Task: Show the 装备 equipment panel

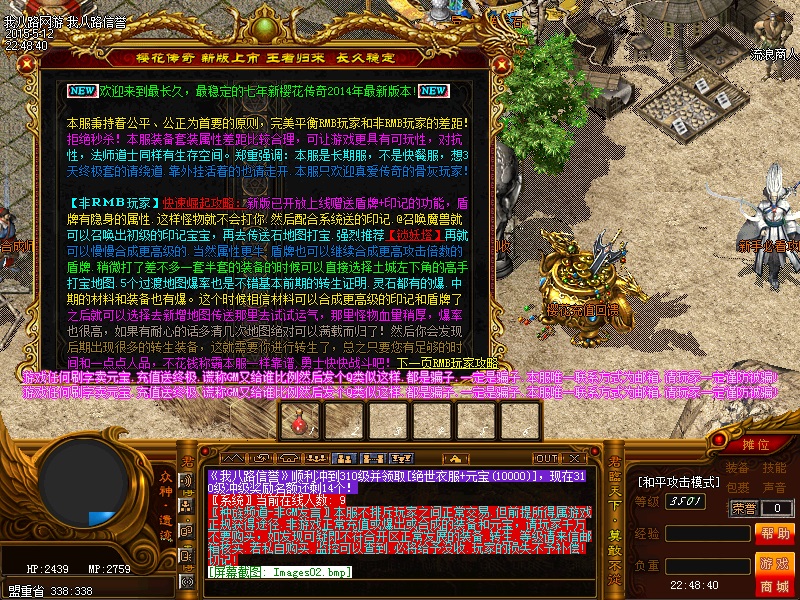Action: (738, 468)
